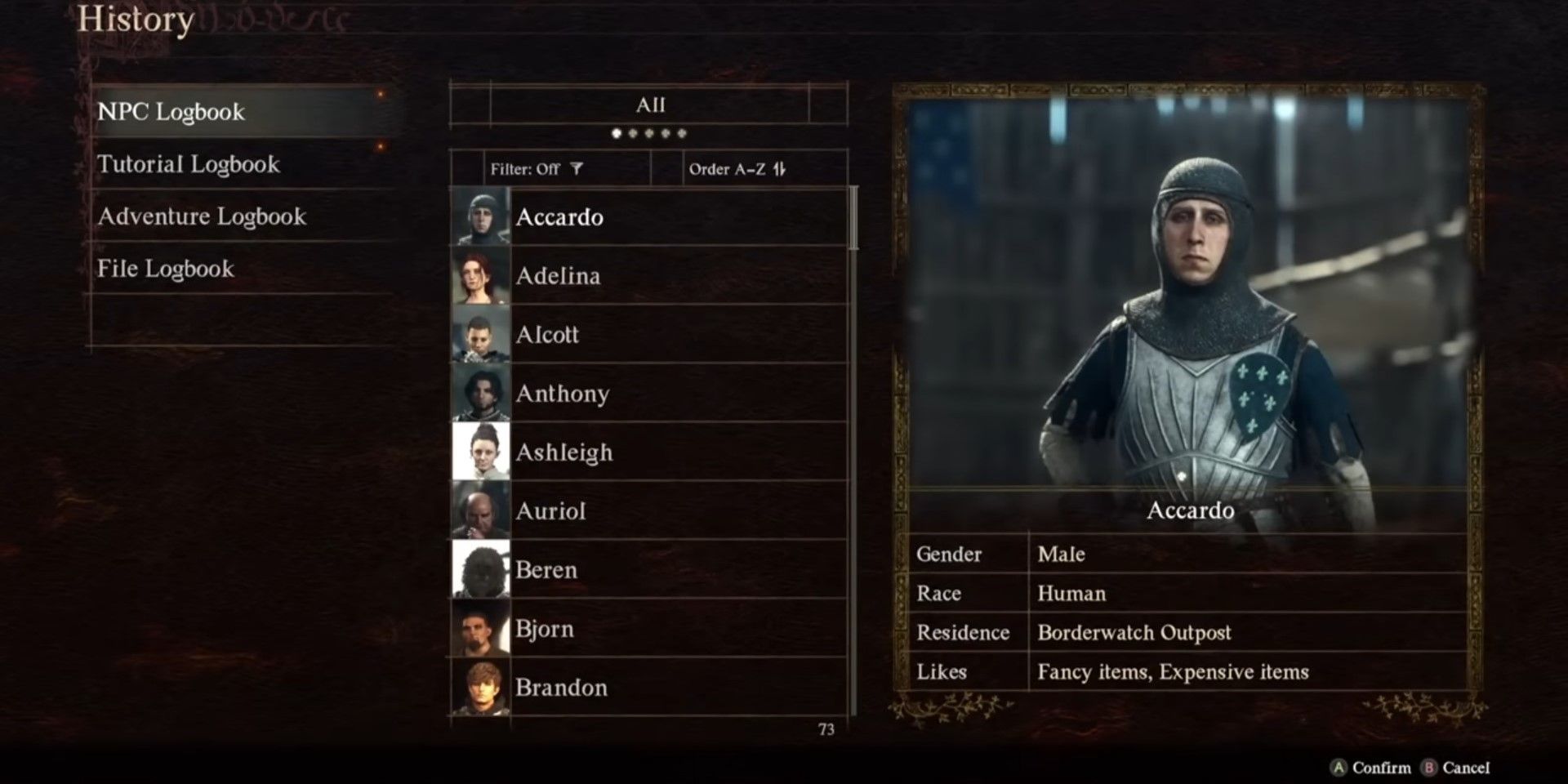The width and height of the screenshot is (1568, 784).
Task: Click Beren's portrait icon
Action: [x=482, y=570]
